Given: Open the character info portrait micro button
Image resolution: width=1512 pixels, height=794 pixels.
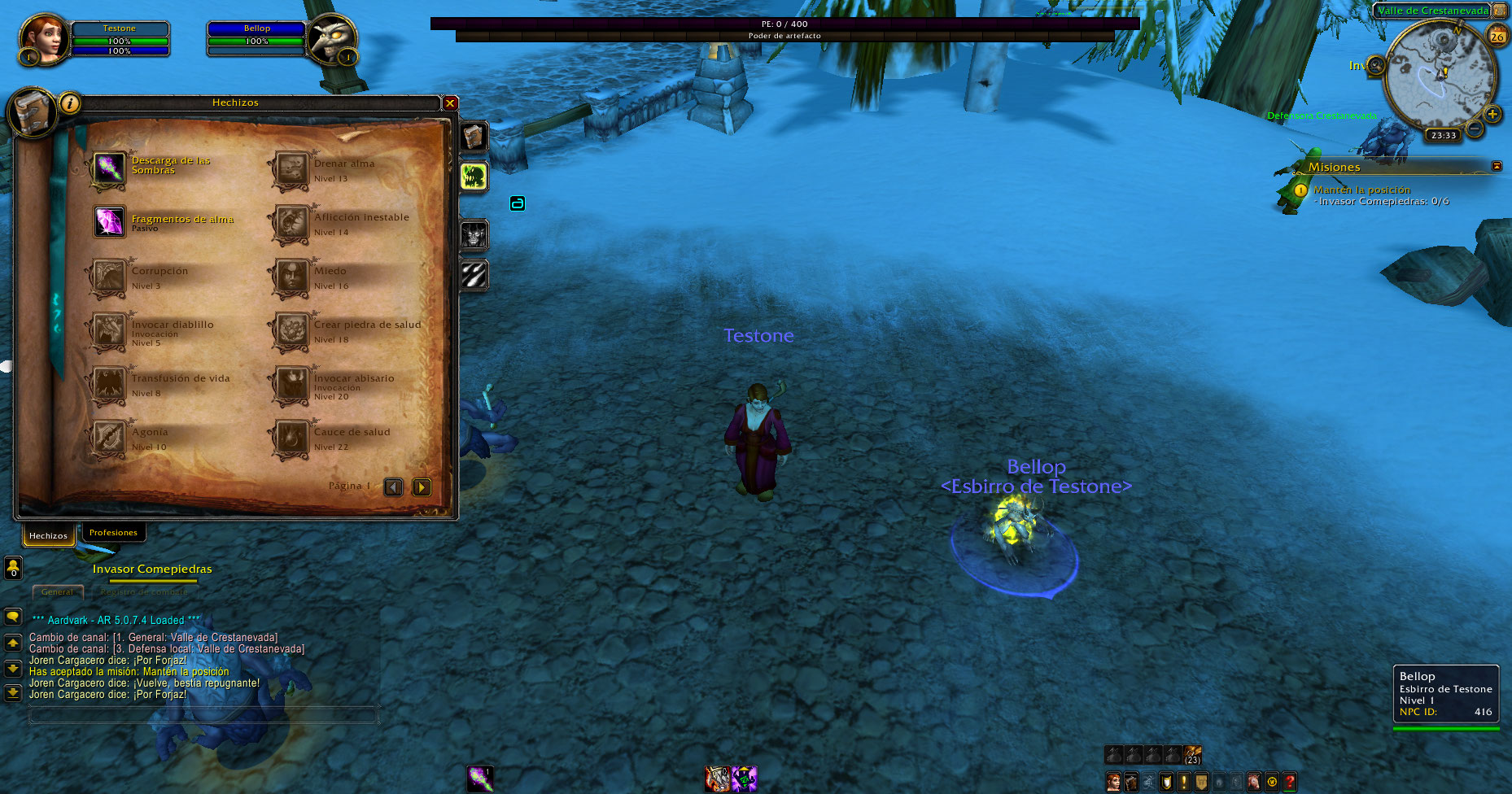Looking at the screenshot, I should (1113, 782).
